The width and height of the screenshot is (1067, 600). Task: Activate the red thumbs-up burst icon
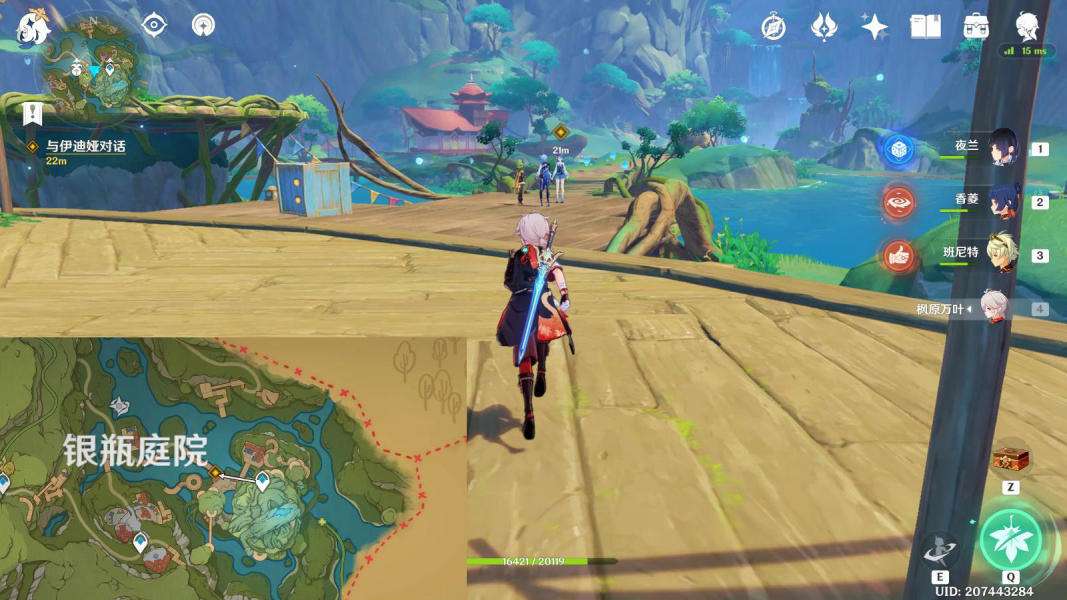[898, 257]
